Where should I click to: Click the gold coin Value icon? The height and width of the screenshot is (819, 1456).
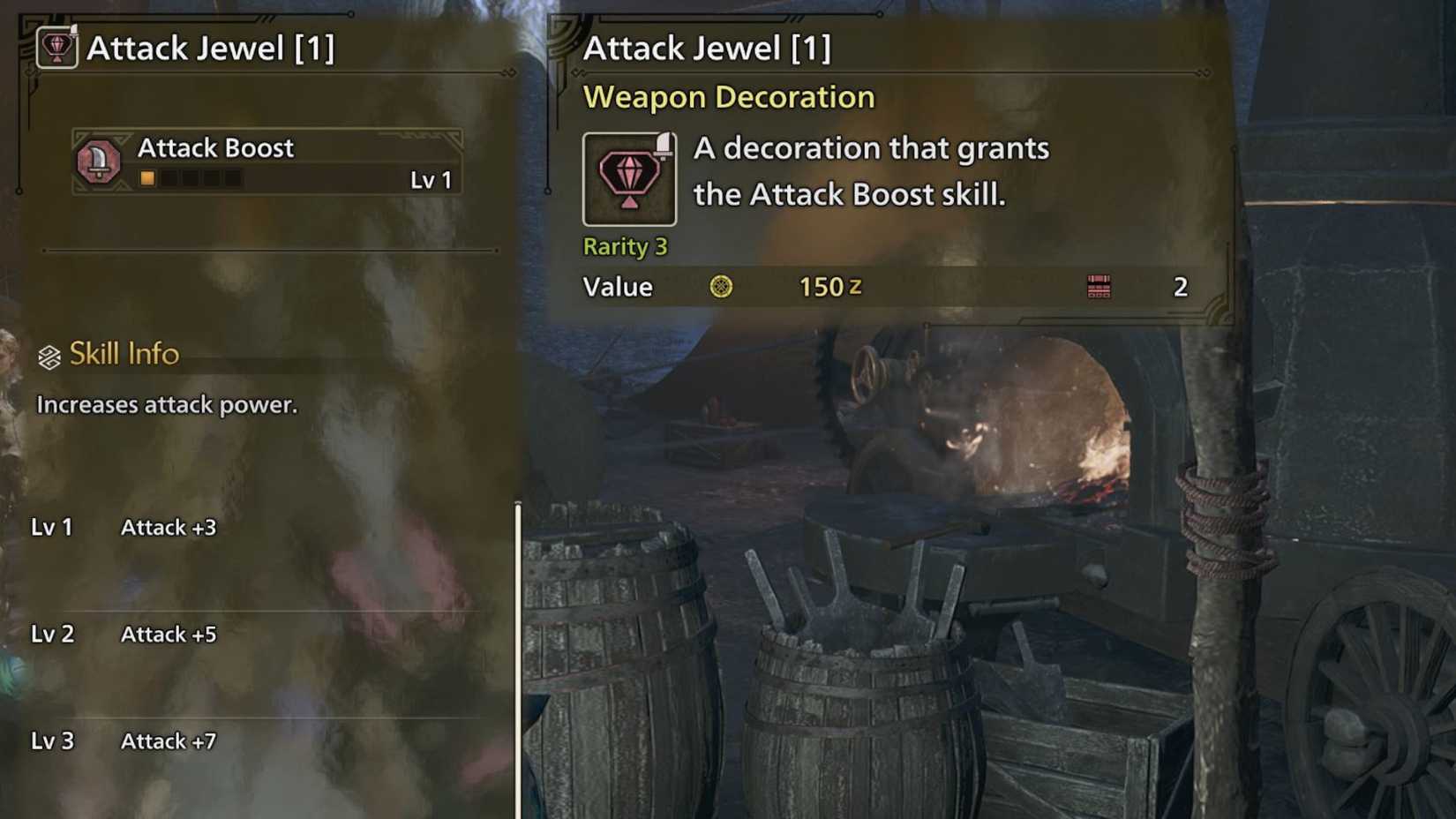coord(724,287)
